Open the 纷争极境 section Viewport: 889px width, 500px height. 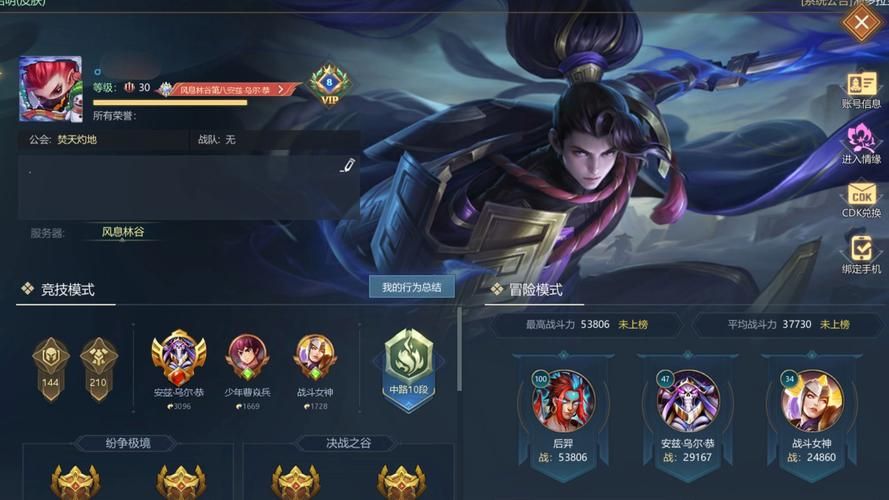point(126,443)
